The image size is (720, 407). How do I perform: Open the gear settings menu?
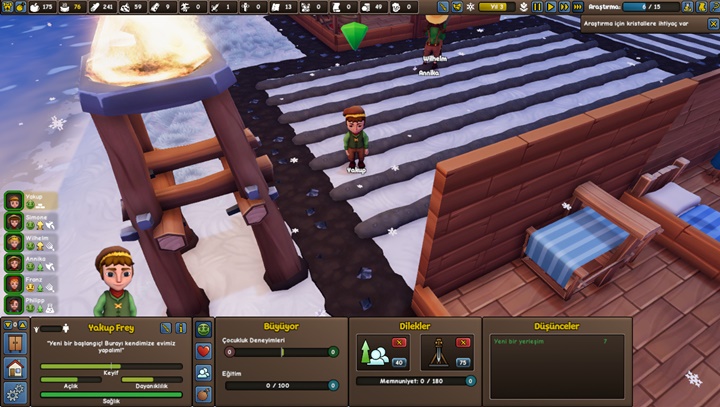pos(14,392)
